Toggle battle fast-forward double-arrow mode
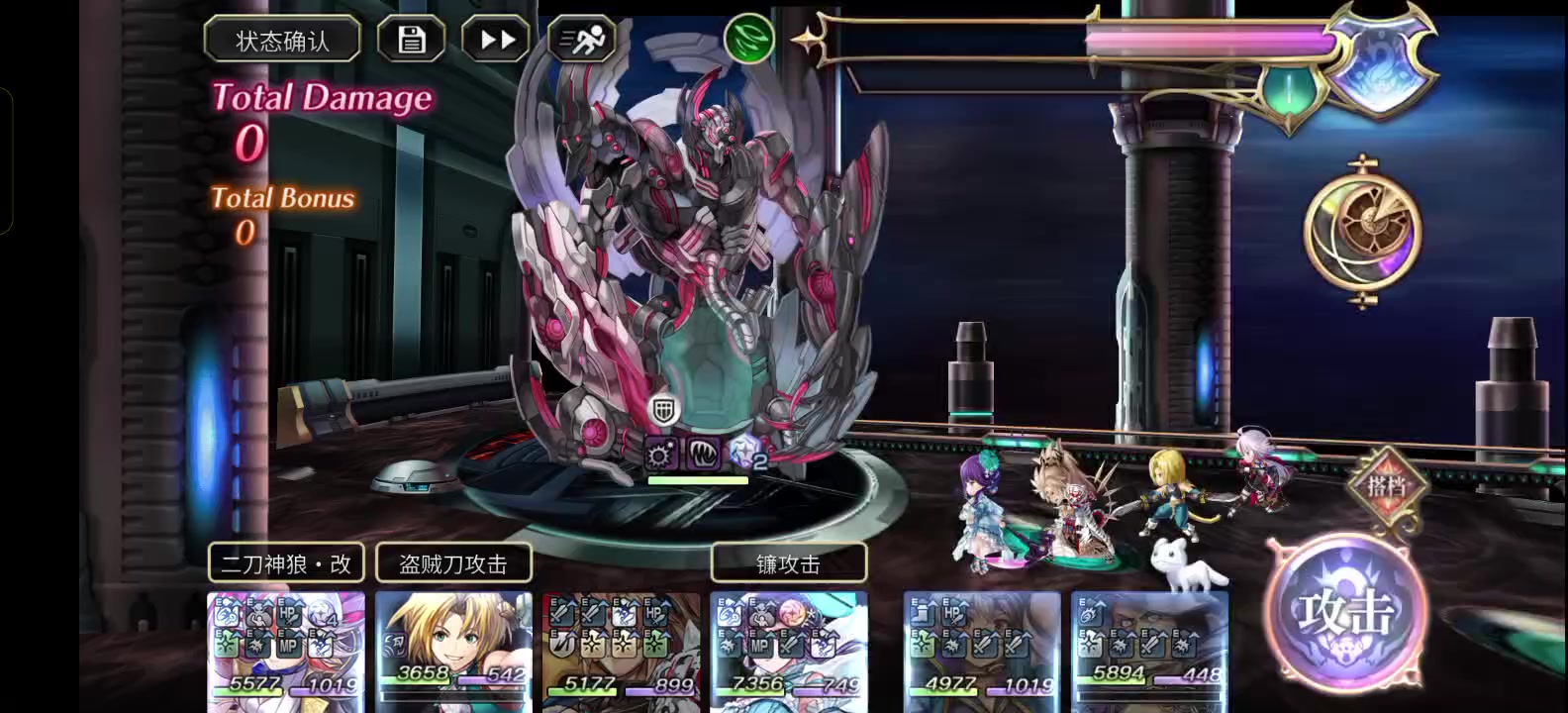This screenshot has width=1568, height=713. 495,38
